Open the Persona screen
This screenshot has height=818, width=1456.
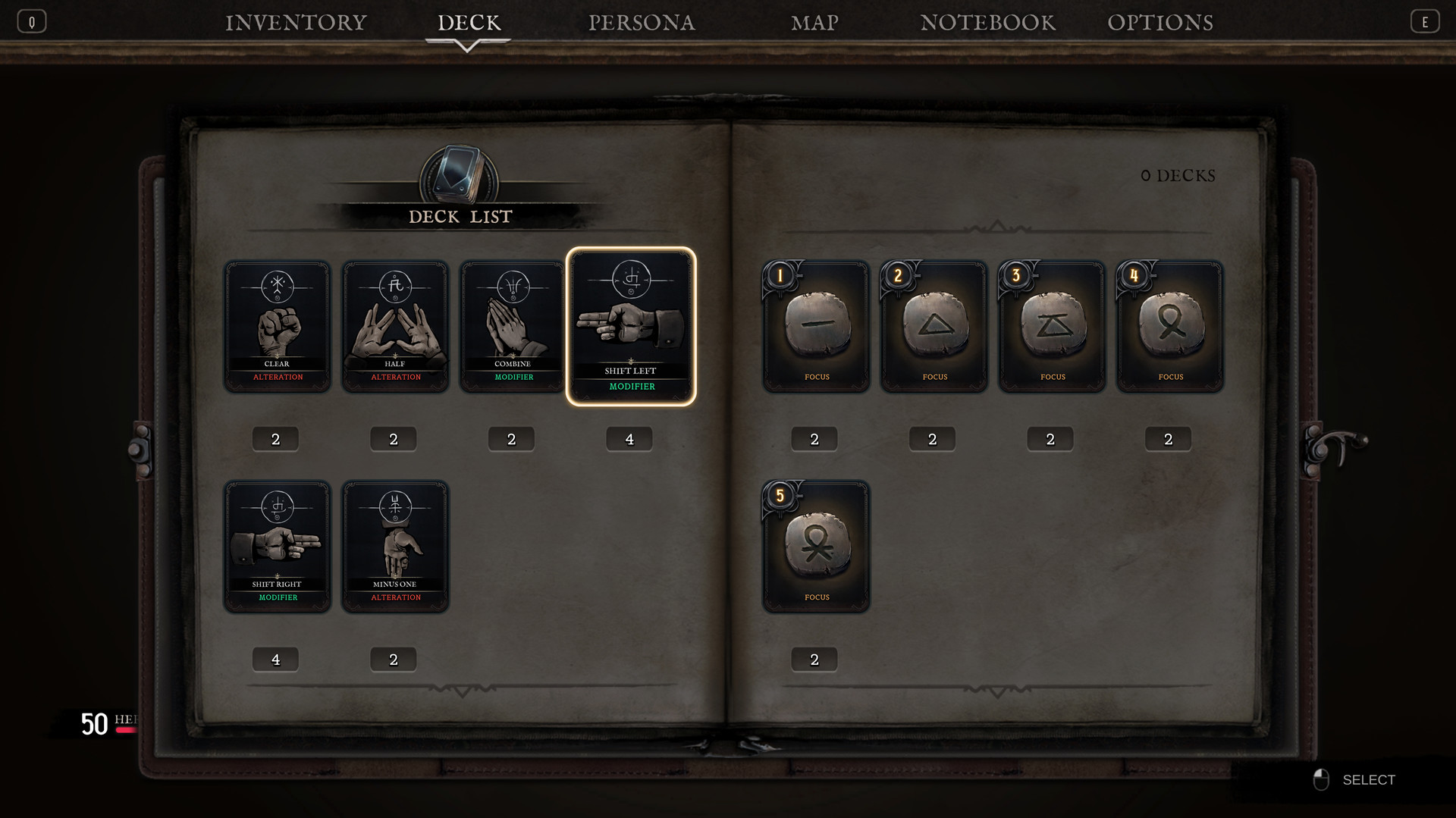tap(642, 21)
